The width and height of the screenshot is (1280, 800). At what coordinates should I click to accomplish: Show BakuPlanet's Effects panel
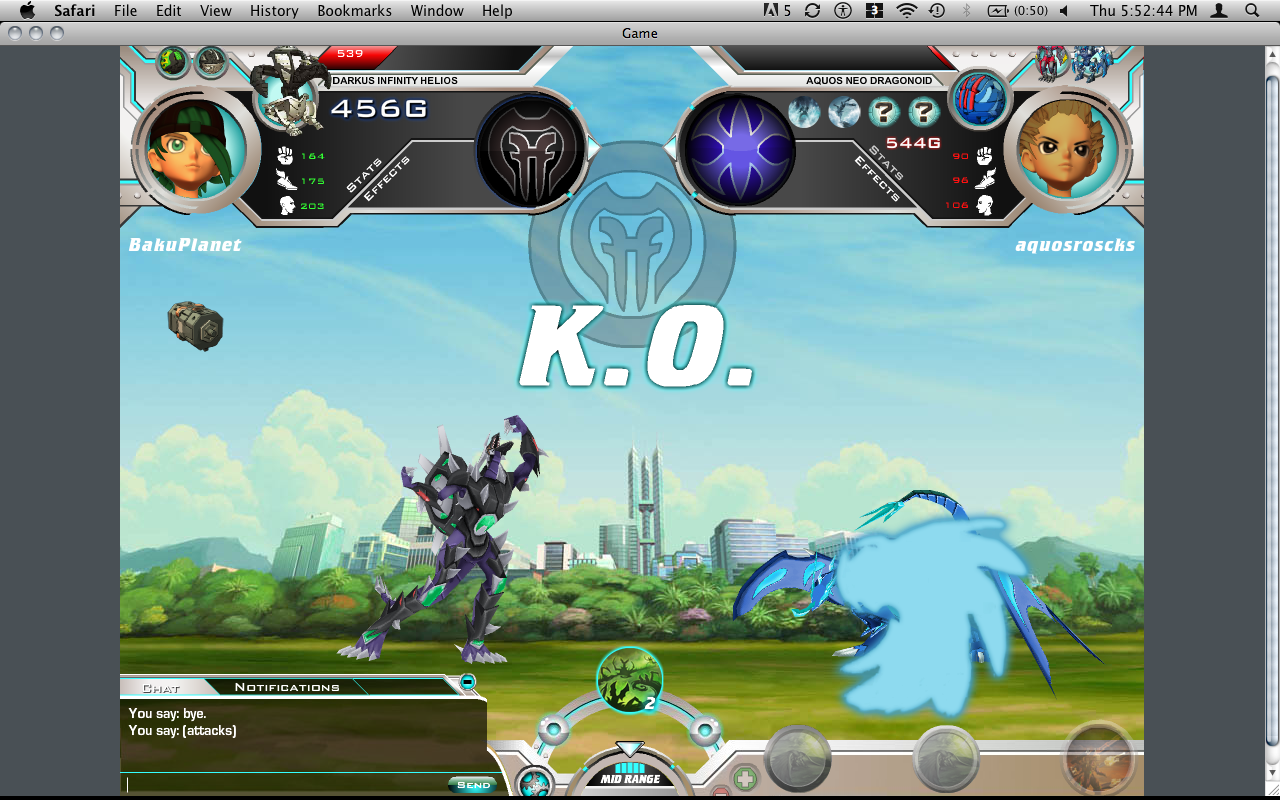tap(386, 180)
